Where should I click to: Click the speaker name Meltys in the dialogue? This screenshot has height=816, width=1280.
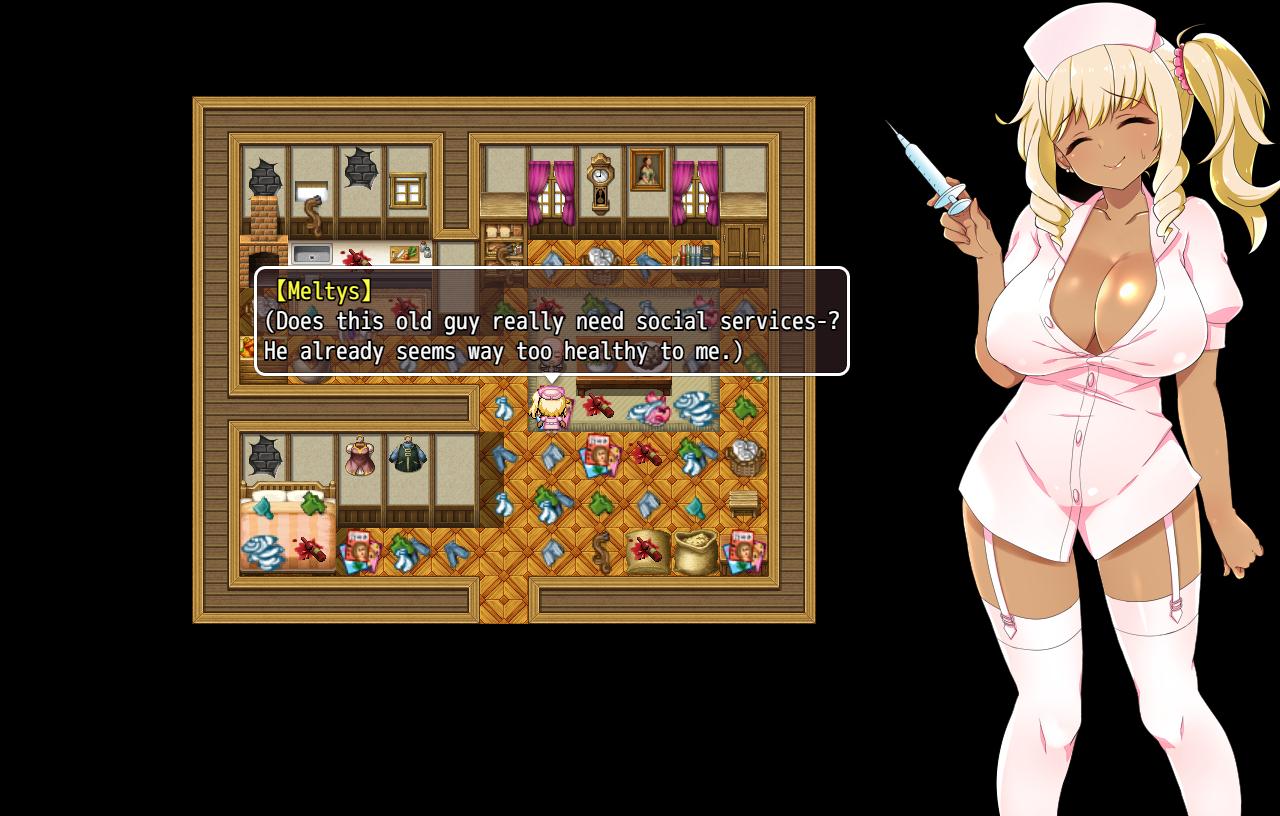[x=324, y=291]
